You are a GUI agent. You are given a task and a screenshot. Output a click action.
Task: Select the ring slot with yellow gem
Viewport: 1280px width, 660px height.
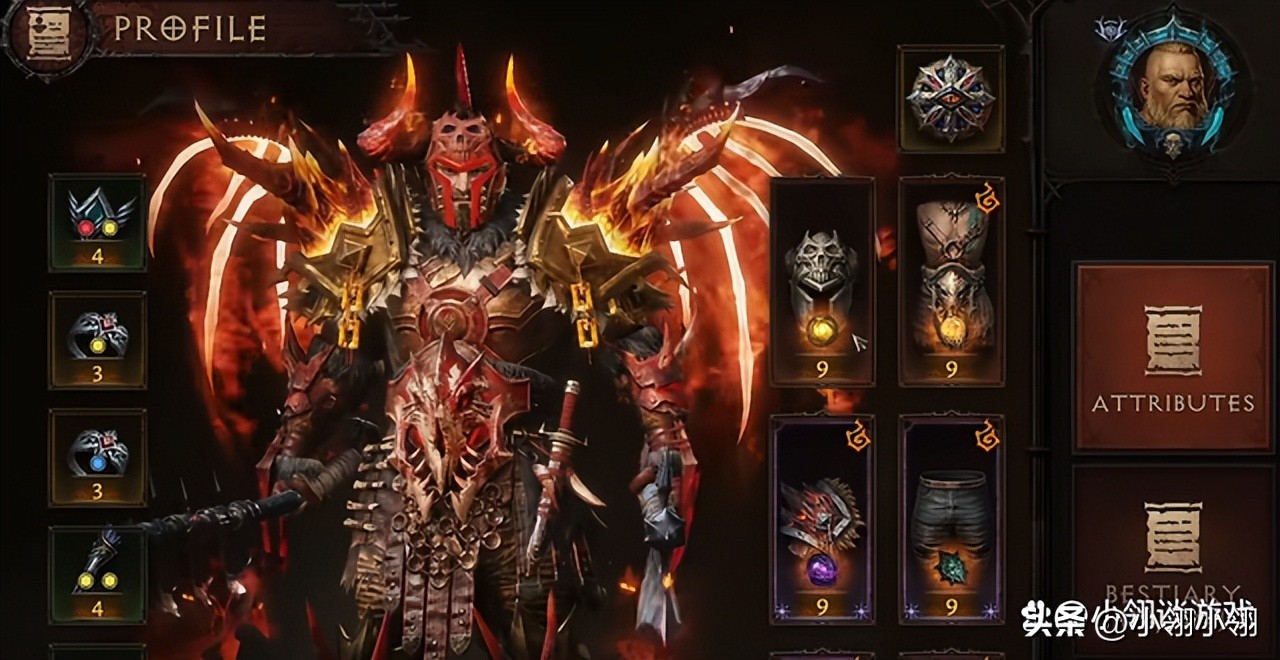(x=98, y=340)
